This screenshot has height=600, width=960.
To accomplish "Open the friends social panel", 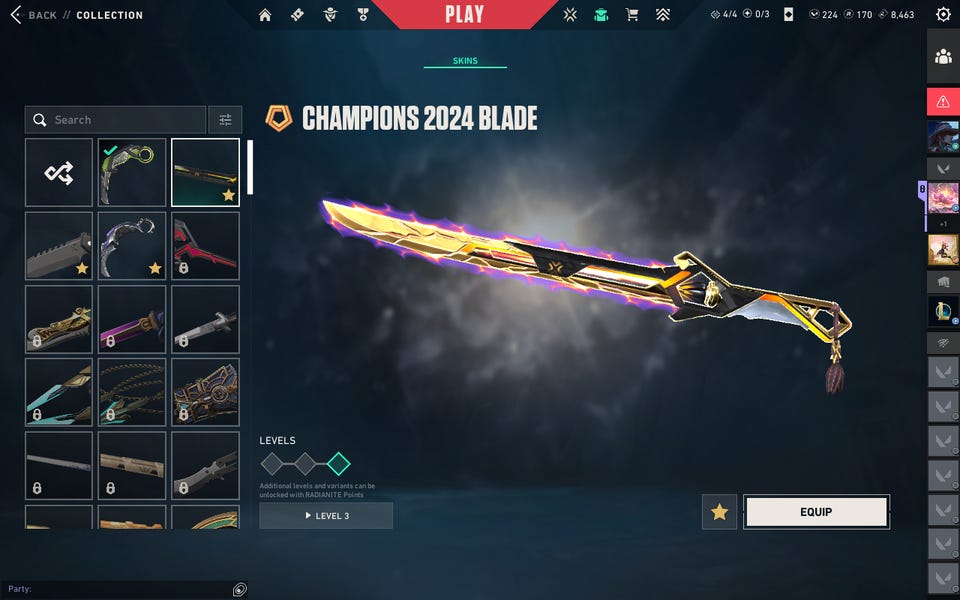I will coord(943,57).
